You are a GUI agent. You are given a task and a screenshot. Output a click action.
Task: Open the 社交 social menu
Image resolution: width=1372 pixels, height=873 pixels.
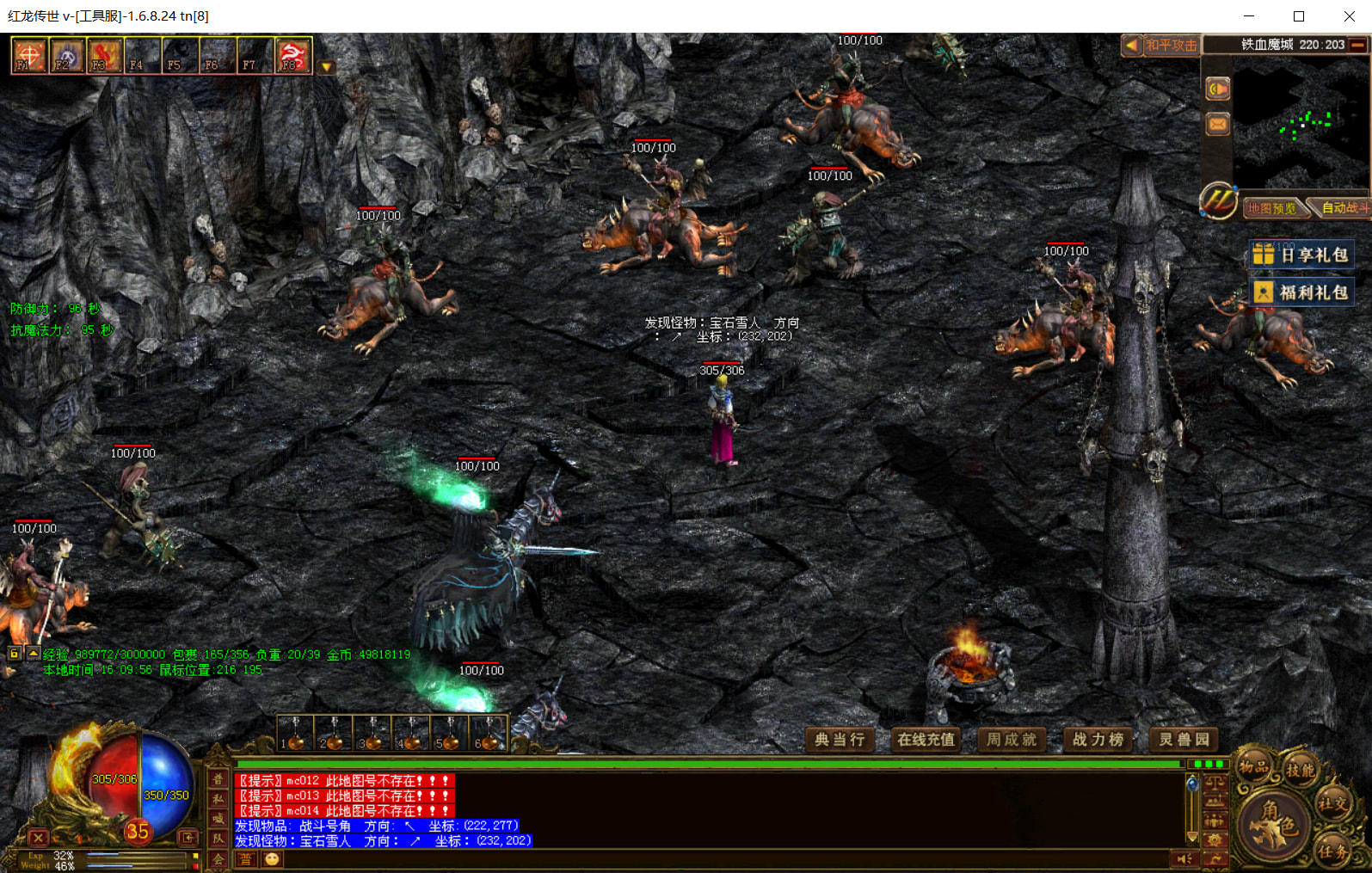coord(1332,804)
